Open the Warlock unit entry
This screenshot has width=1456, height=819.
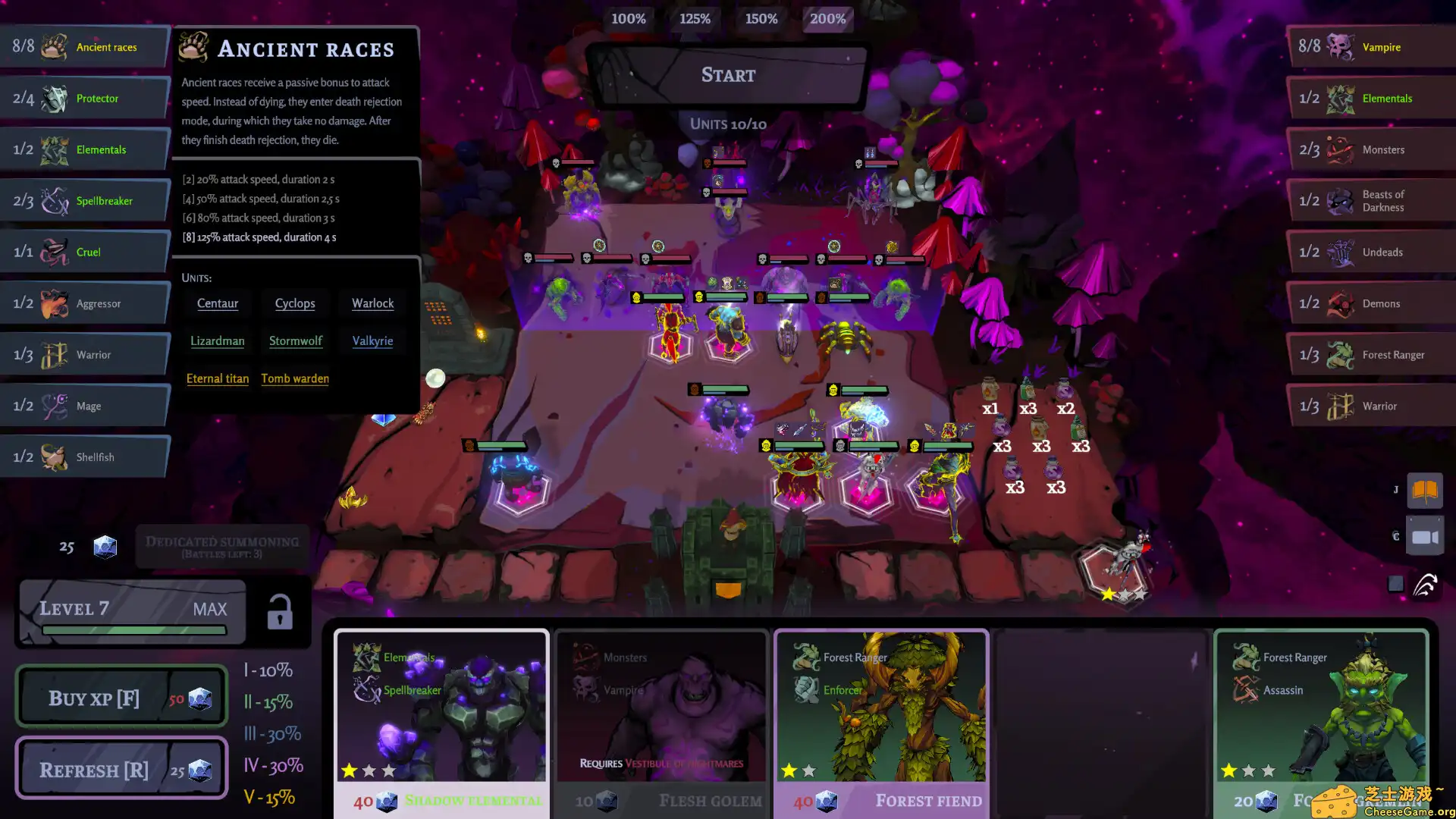[x=372, y=303]
